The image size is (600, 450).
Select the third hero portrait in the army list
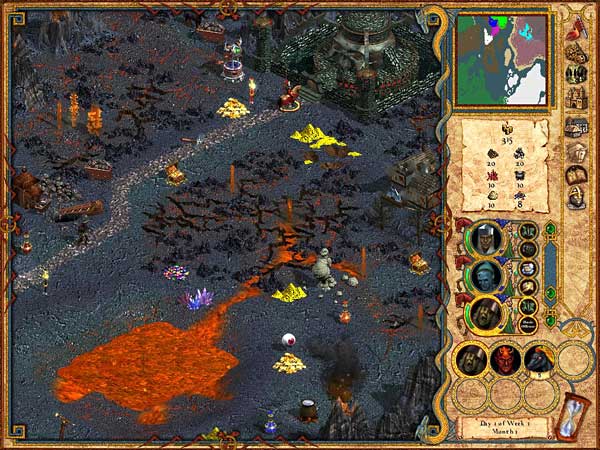pos(486,313)
